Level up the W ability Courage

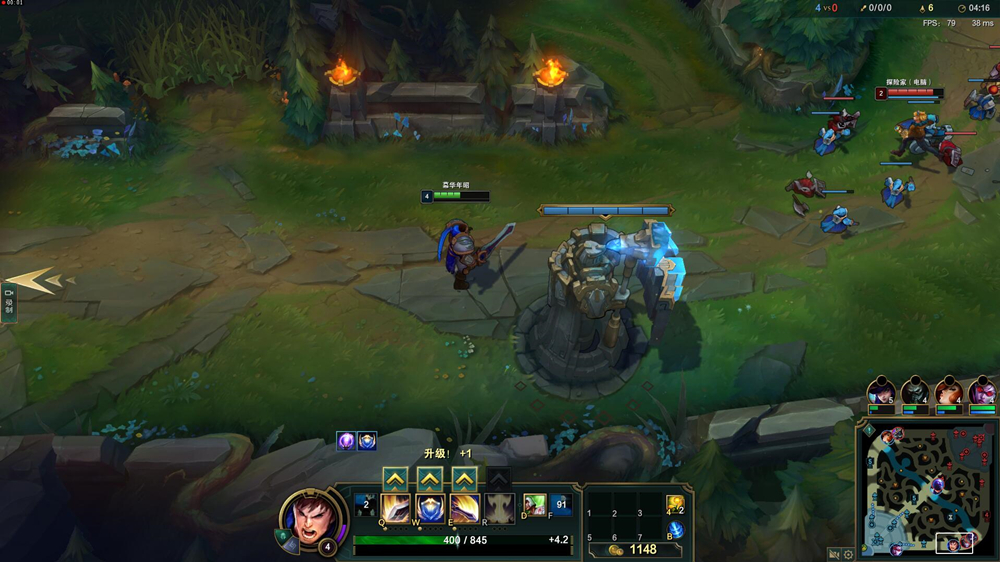coord(430,479)
